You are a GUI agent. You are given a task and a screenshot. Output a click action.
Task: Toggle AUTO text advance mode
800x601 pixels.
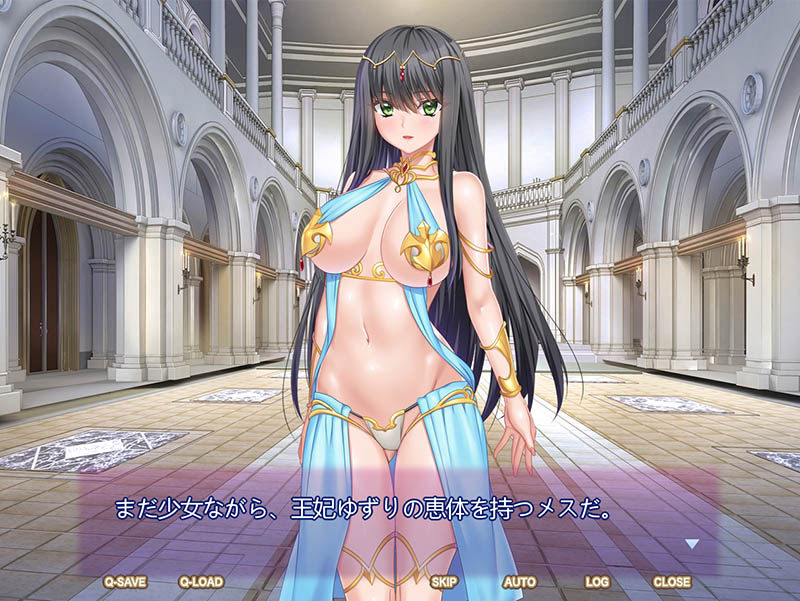click(x=519, y=581)
